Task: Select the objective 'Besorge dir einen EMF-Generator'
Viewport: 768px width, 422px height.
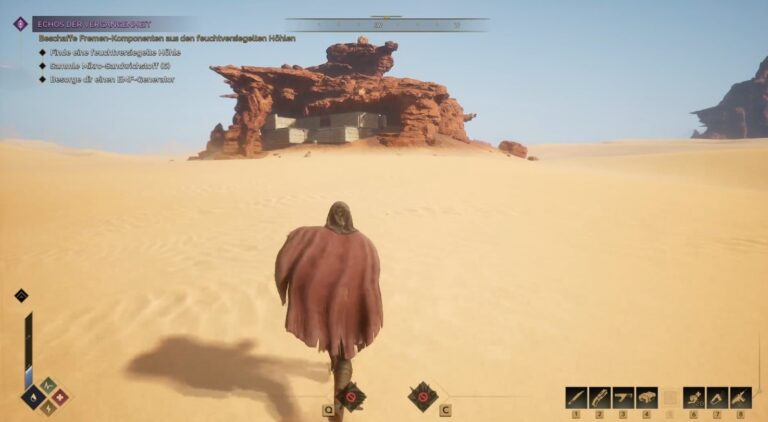Action: (112, 79)
